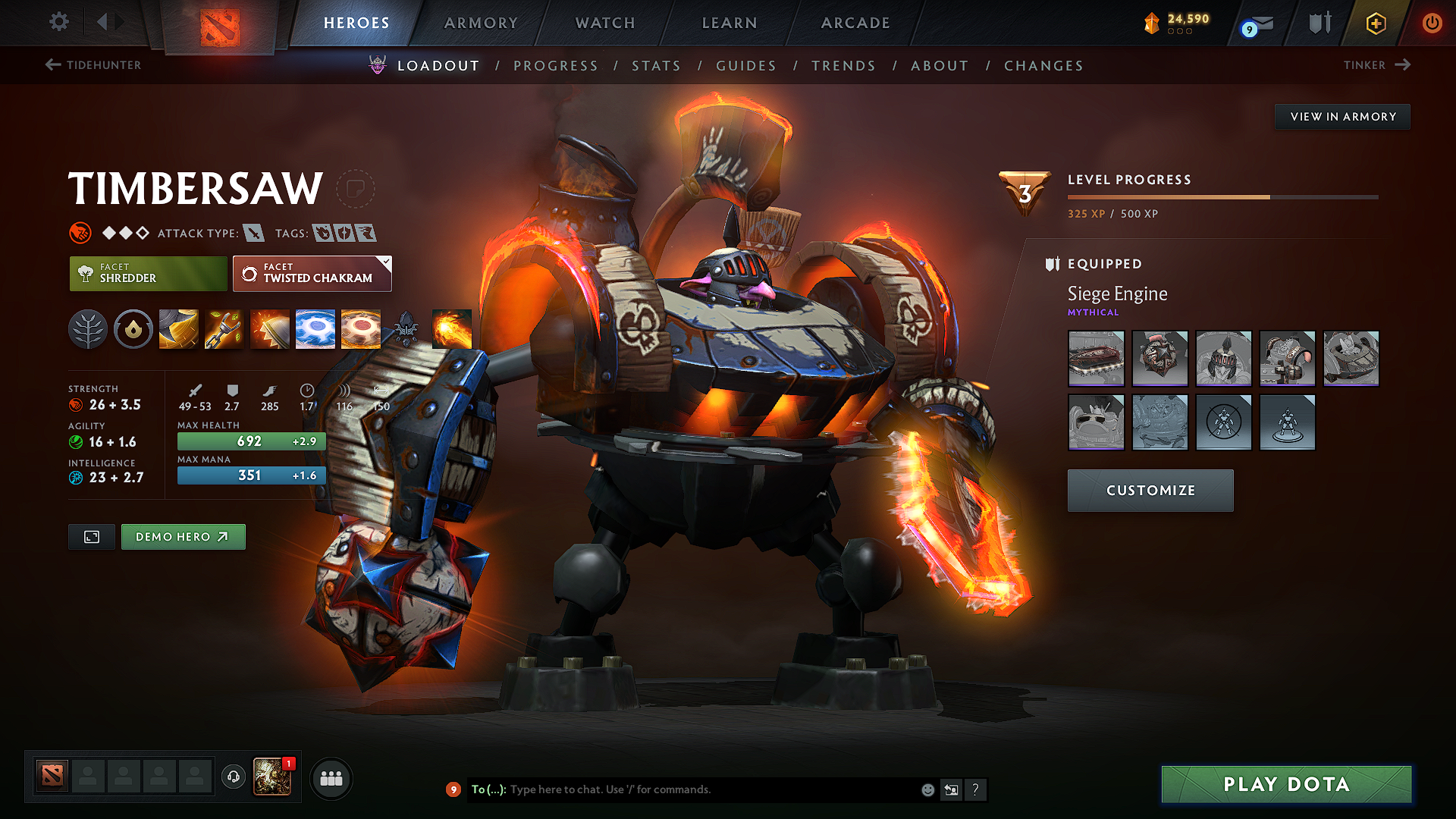Click View in Armory
This screenshot has width=1456, height=819.
1342,117
